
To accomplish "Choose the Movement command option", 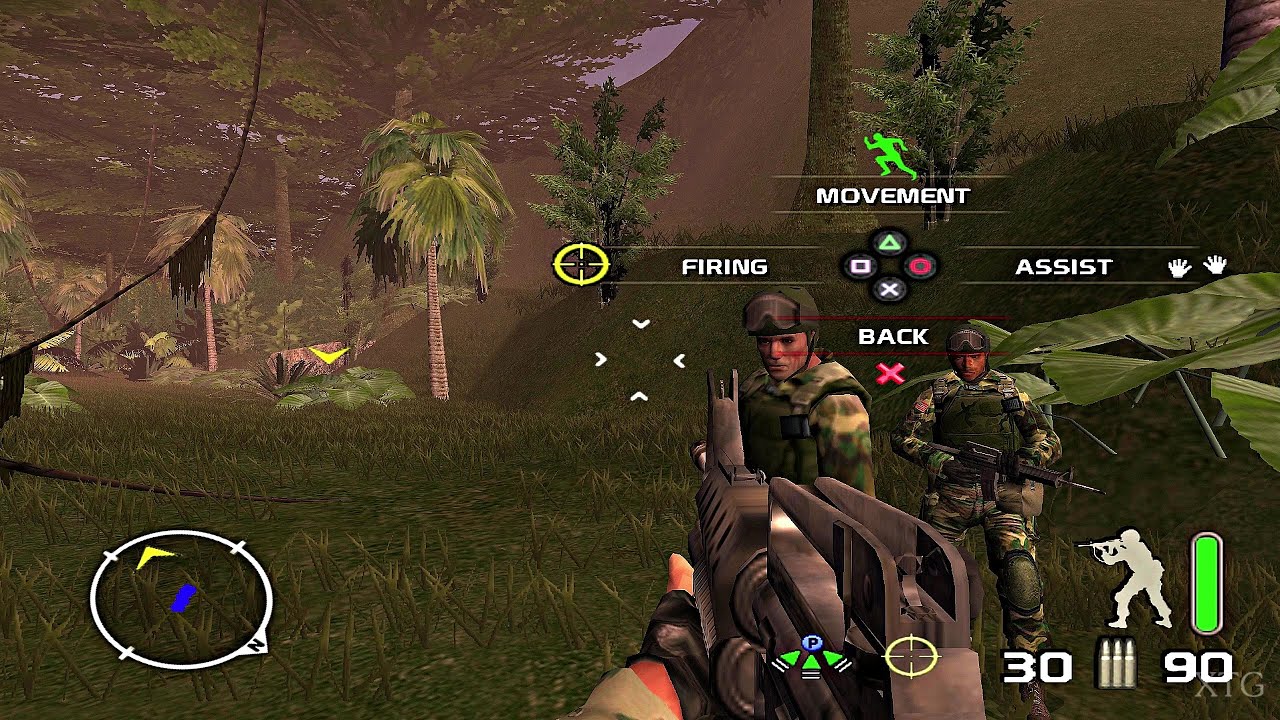I will pyautogui.click(x=892, y=196).
